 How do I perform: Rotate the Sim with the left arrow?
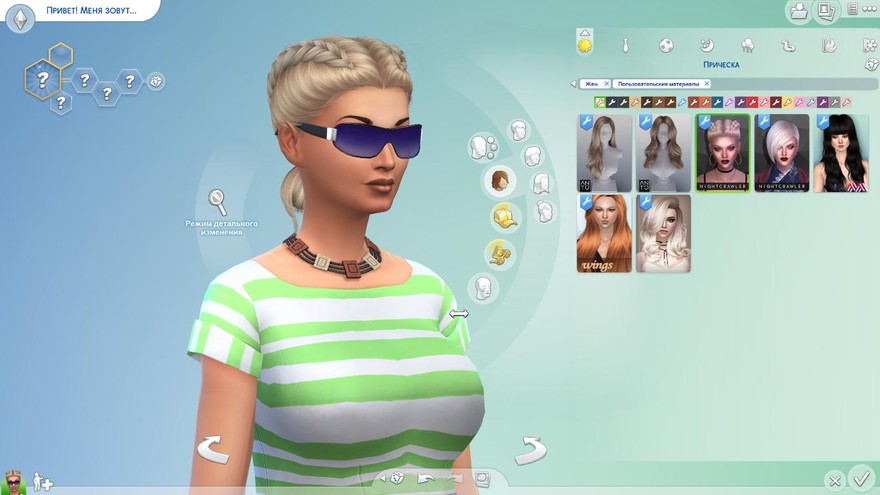pyautogui.click(x=212, y=449)
